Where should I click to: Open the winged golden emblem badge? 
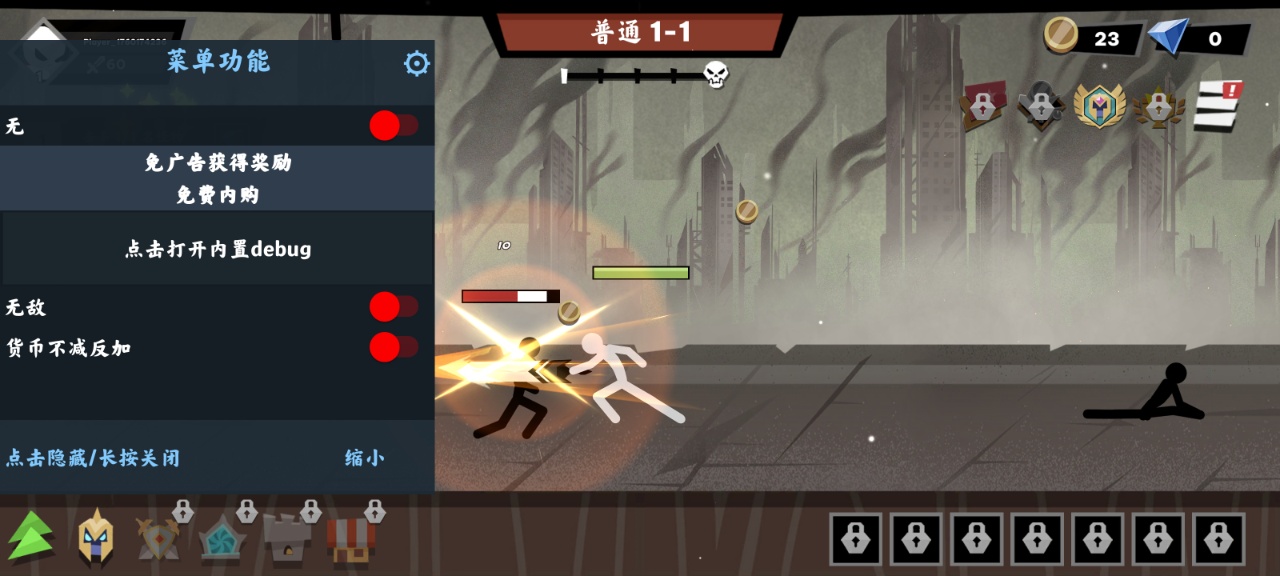(x=1099, y=105)
